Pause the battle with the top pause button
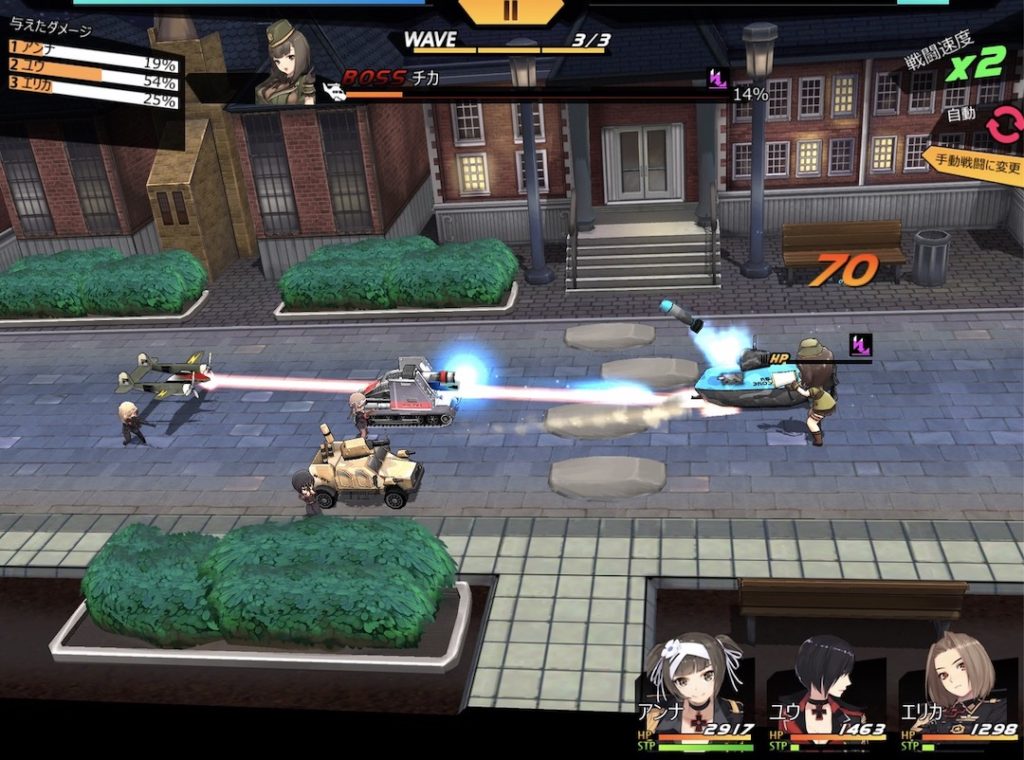This screenshot has height=760, width=1024. (511, 11)
